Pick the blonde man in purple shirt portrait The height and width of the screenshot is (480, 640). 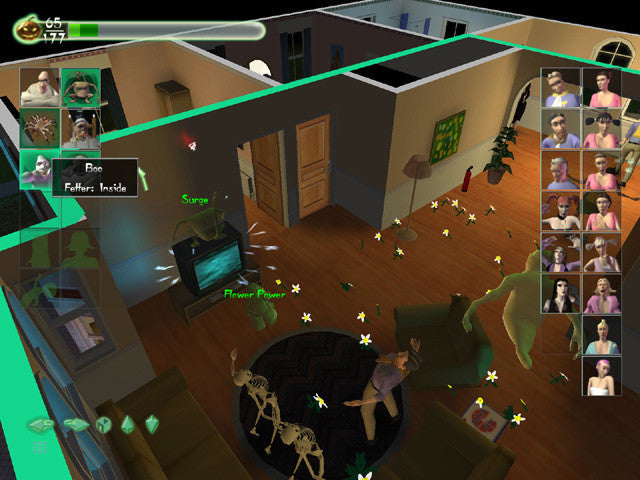point(561,87)
